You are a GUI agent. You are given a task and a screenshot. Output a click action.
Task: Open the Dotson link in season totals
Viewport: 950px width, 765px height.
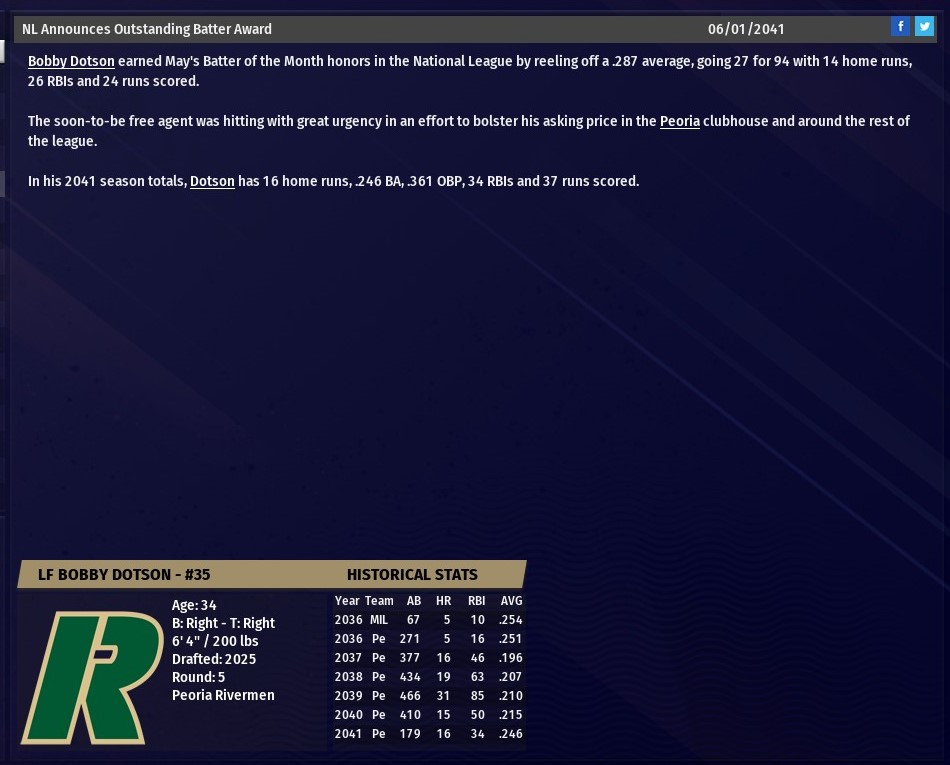pos(212,181)
